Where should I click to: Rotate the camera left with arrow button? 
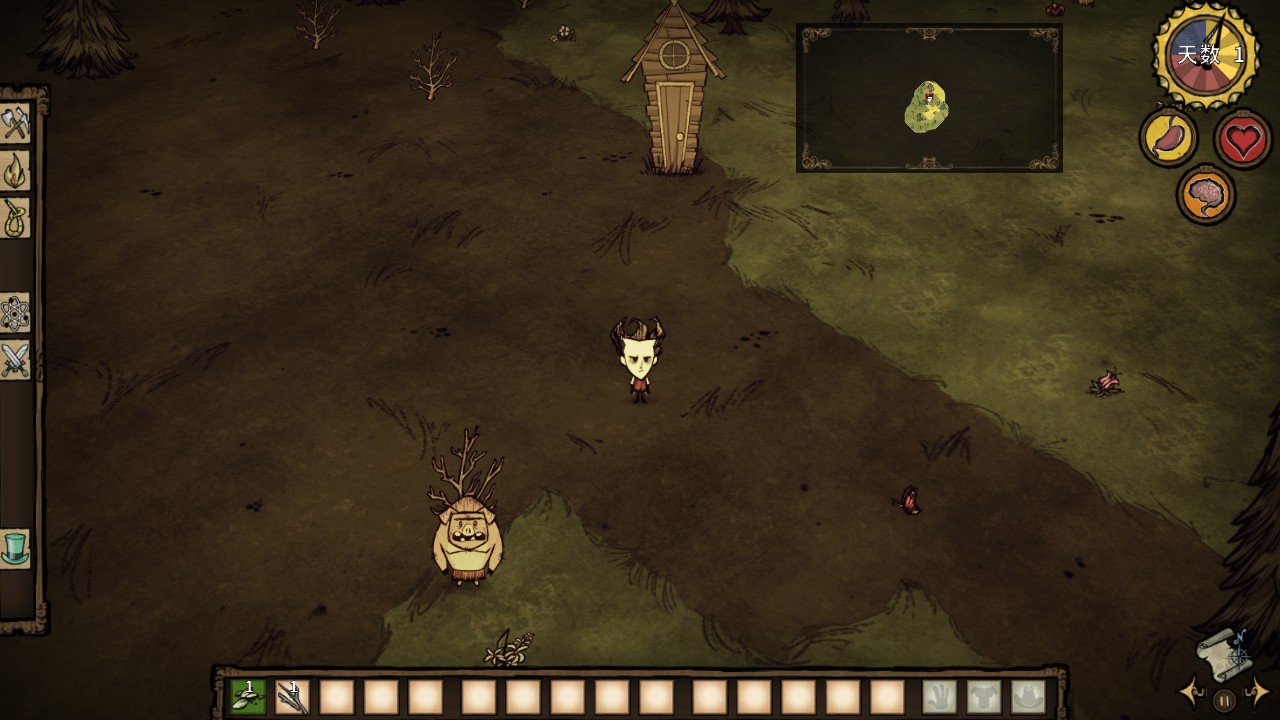[1191, 691]
